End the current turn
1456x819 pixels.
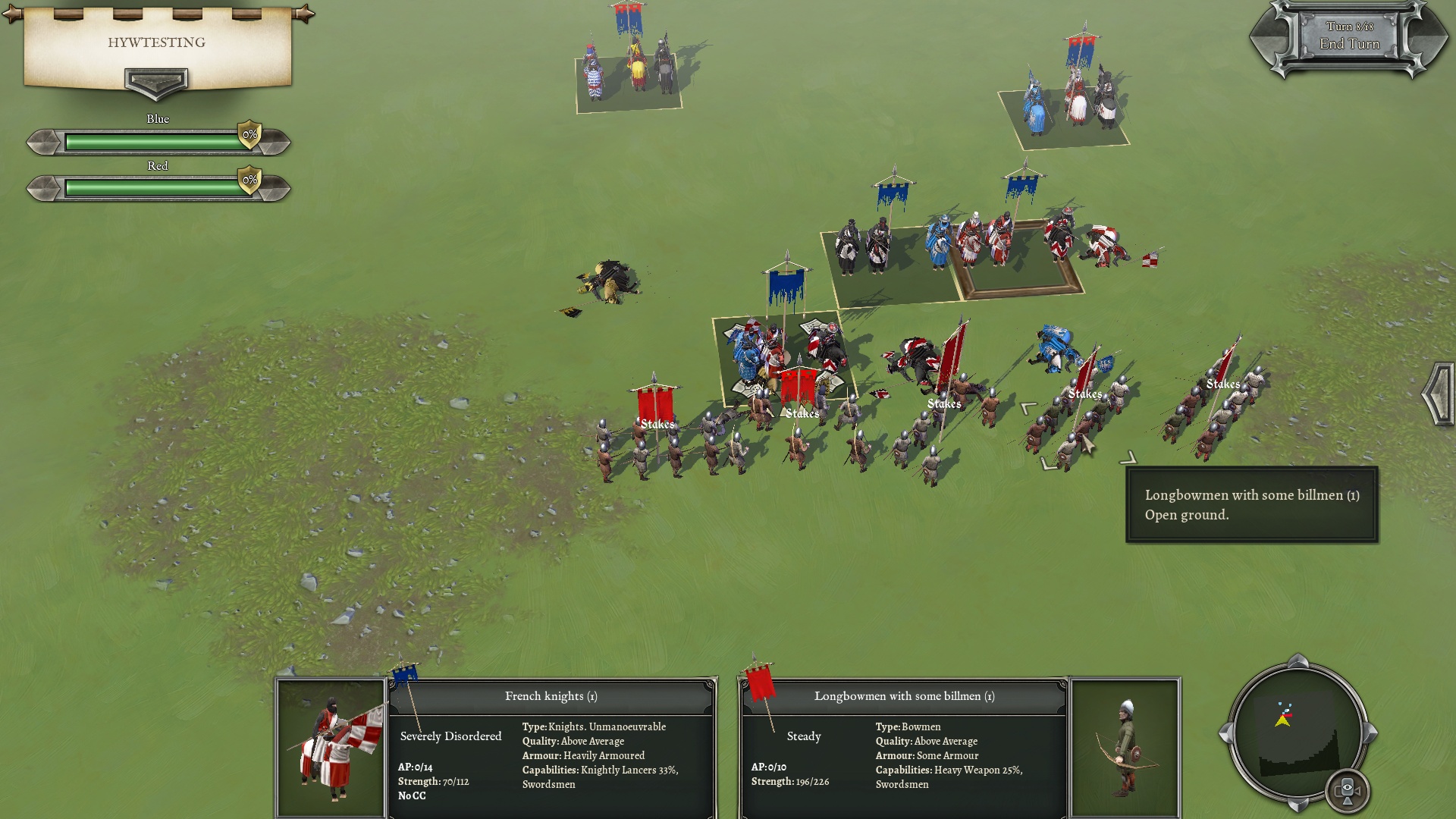click(1349, 44)
